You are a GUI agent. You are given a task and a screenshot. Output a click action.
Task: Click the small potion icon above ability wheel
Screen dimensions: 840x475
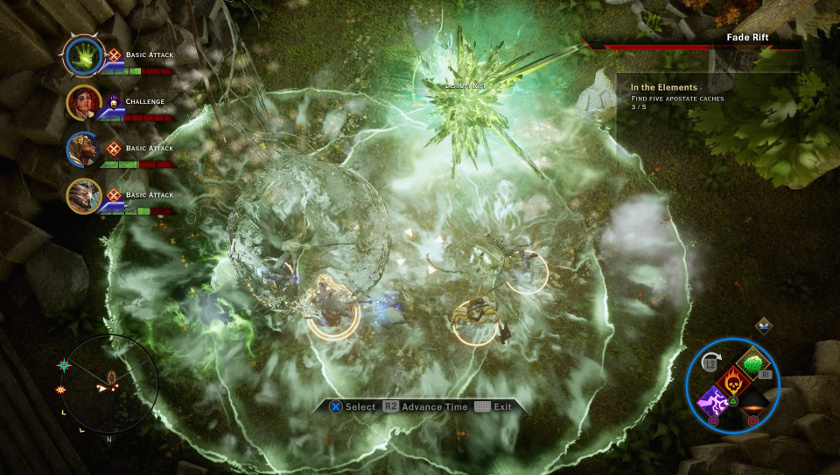(764, 325)
